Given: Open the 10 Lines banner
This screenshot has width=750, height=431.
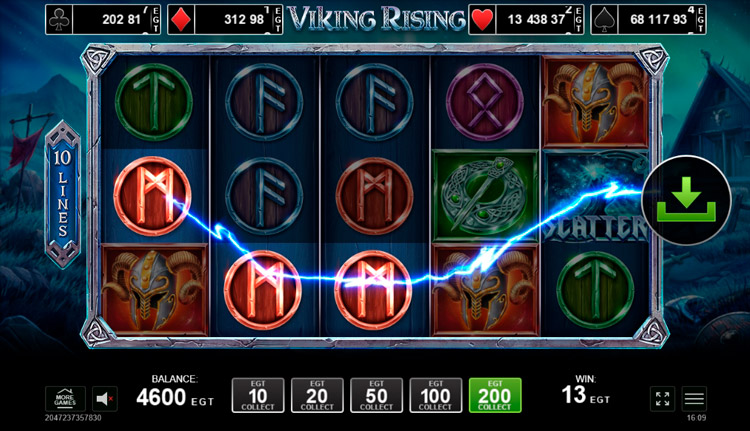Looking at the screenshot, I should point(63,196).
